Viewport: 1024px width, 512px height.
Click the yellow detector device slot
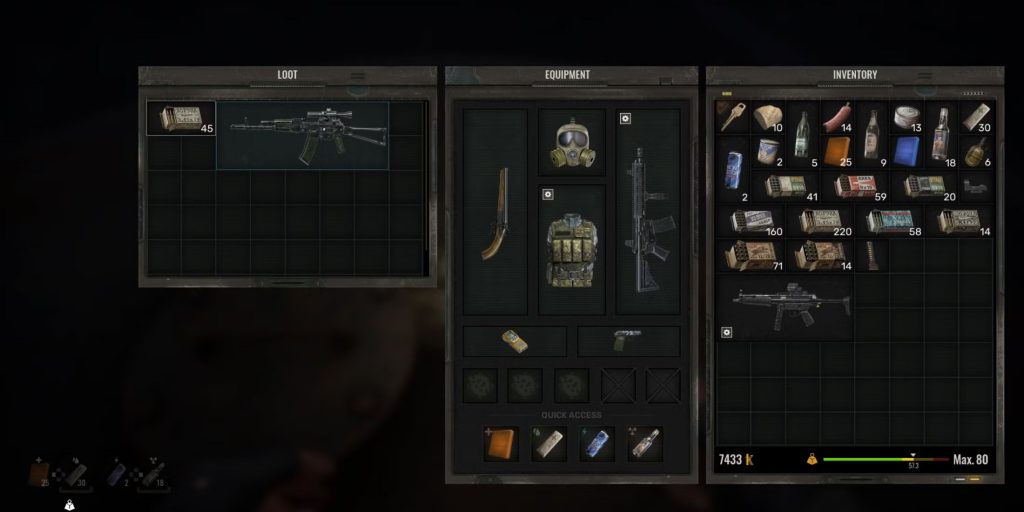pos(514,341)
